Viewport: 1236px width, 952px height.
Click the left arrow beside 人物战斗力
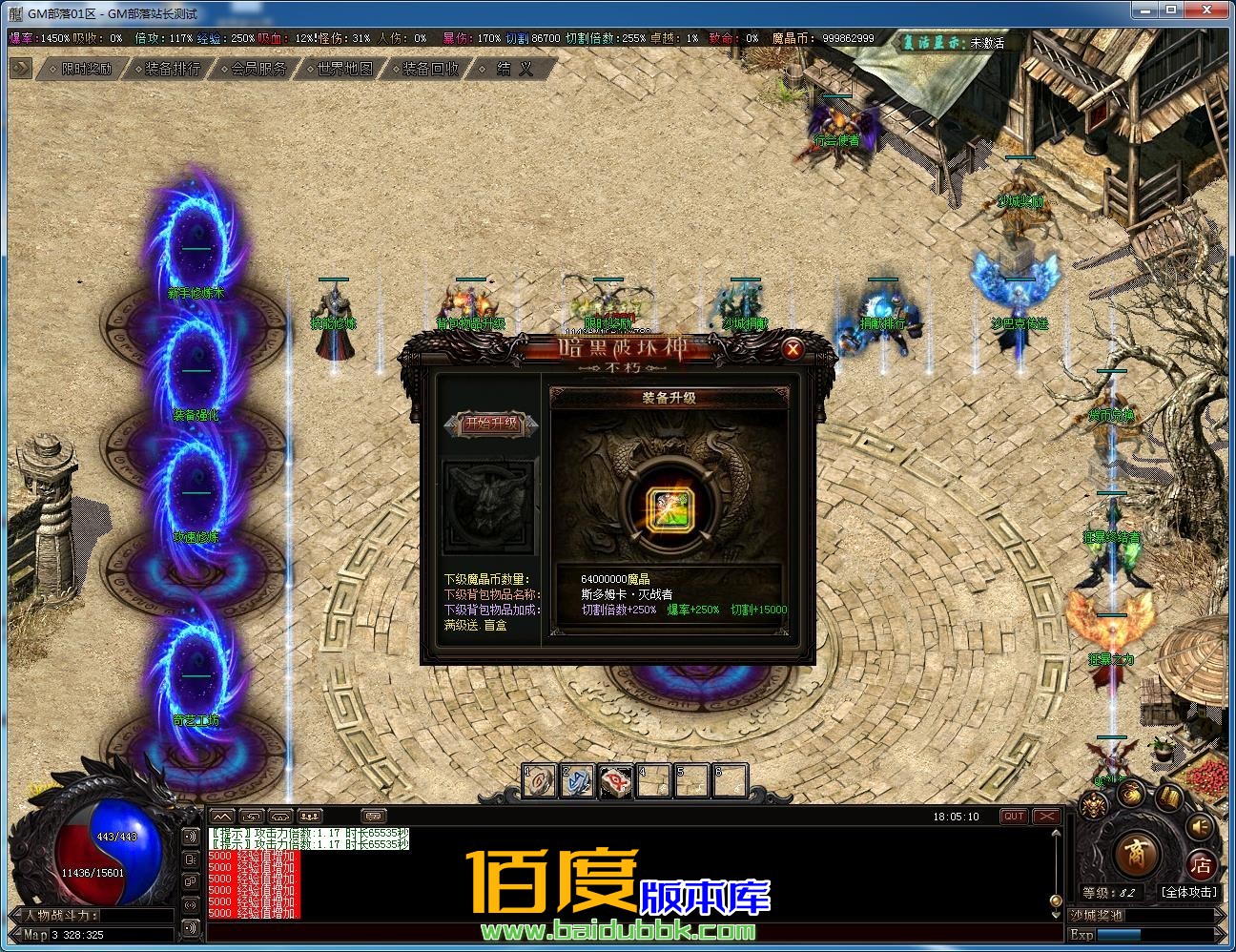coord(14,913)
